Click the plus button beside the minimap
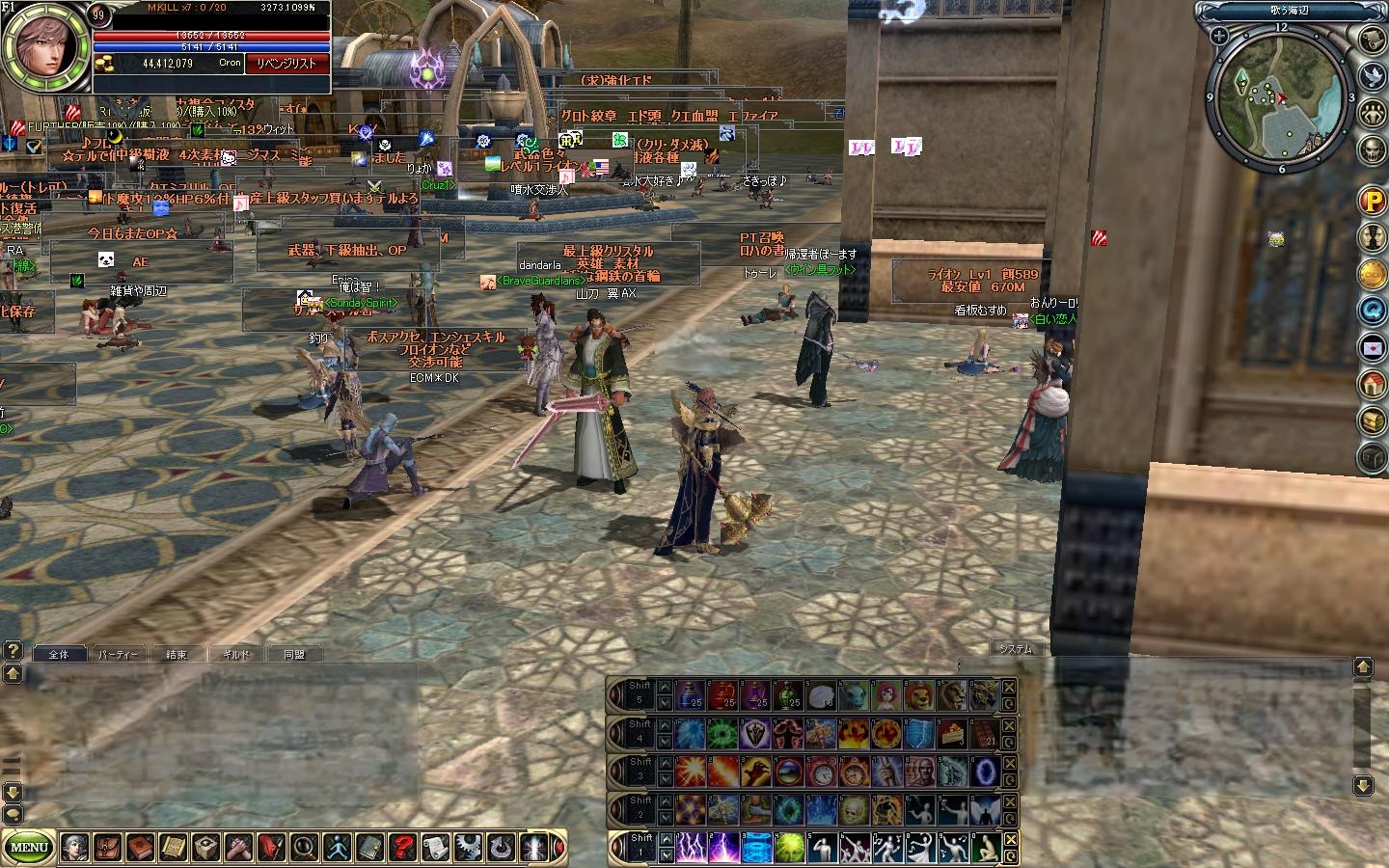1389x868 pixels. (x=1220, y=36)
